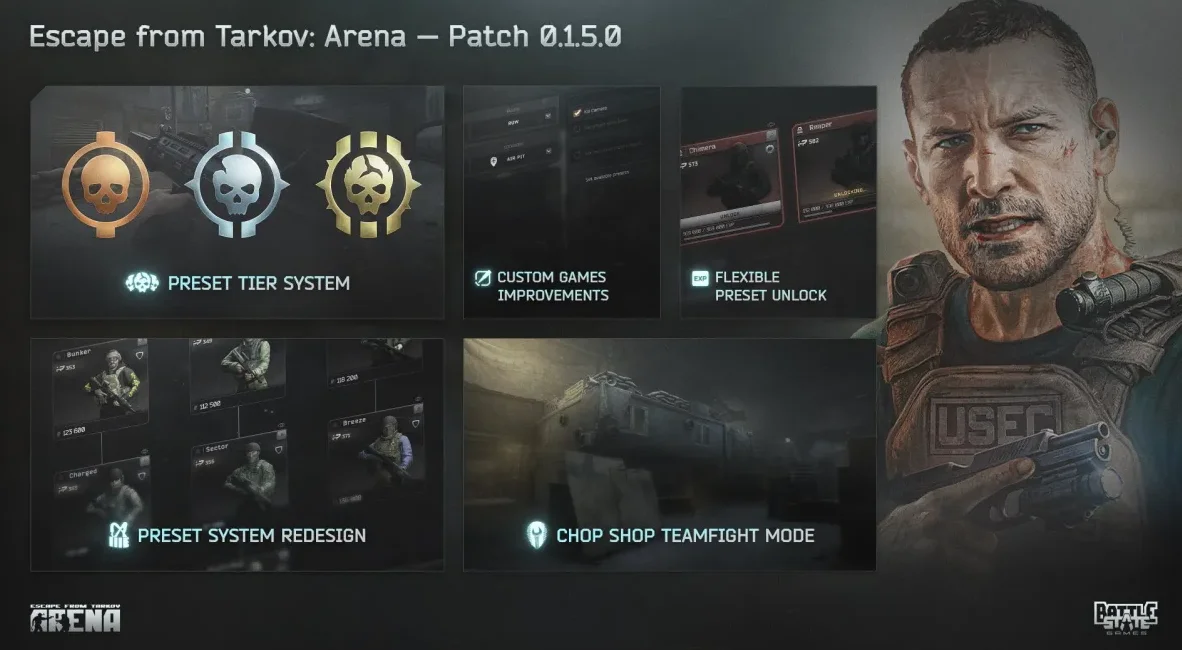Image resolution: width=1182 pixels, height=650 pixels.
Task: Open the Preset Tier System panel
Action: pyautogui.click(x=238, y=203)
